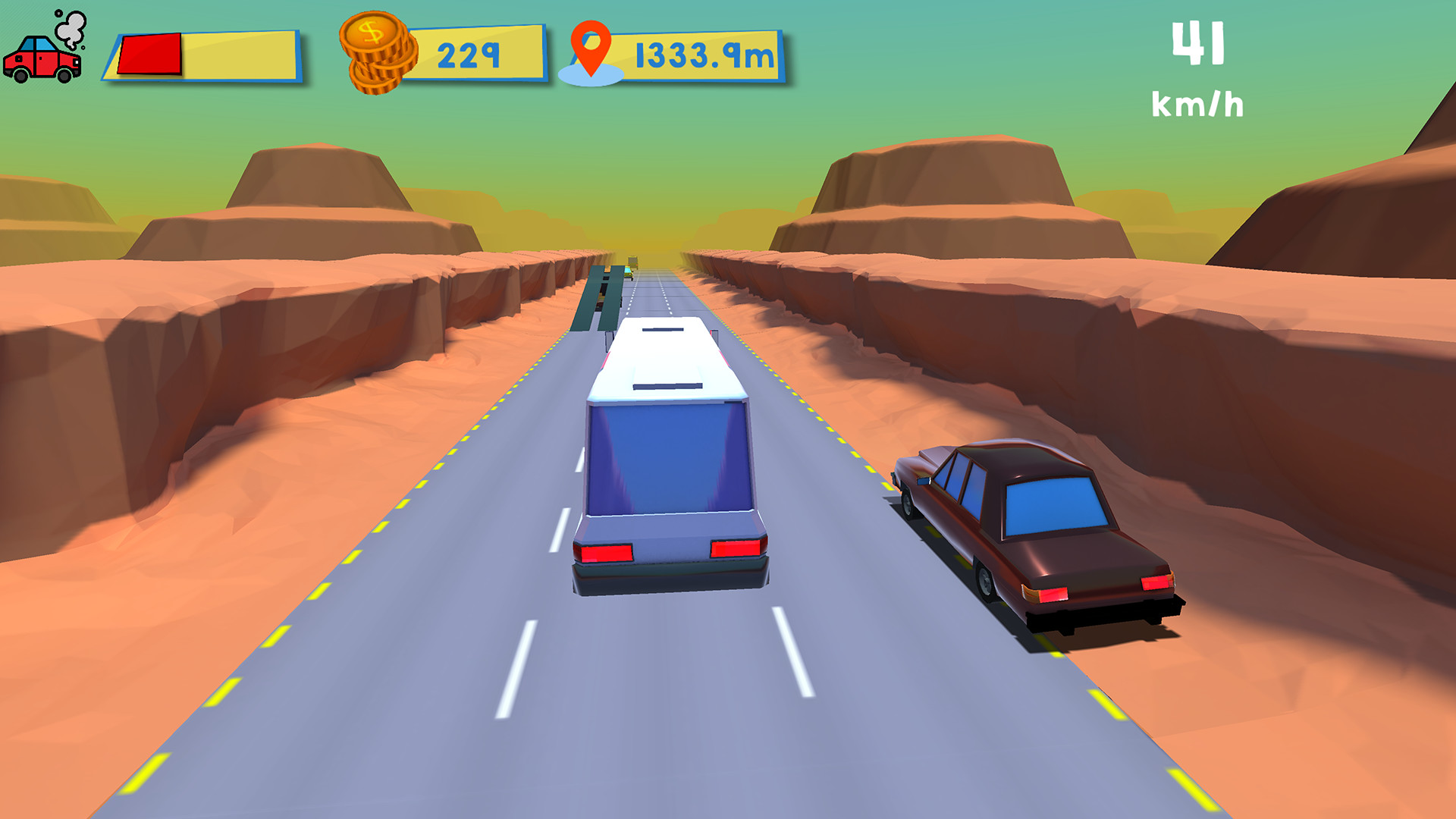The image size is (1456, 819).
Task: Click the roof hatch on the bus
Action: click(666, 384)
